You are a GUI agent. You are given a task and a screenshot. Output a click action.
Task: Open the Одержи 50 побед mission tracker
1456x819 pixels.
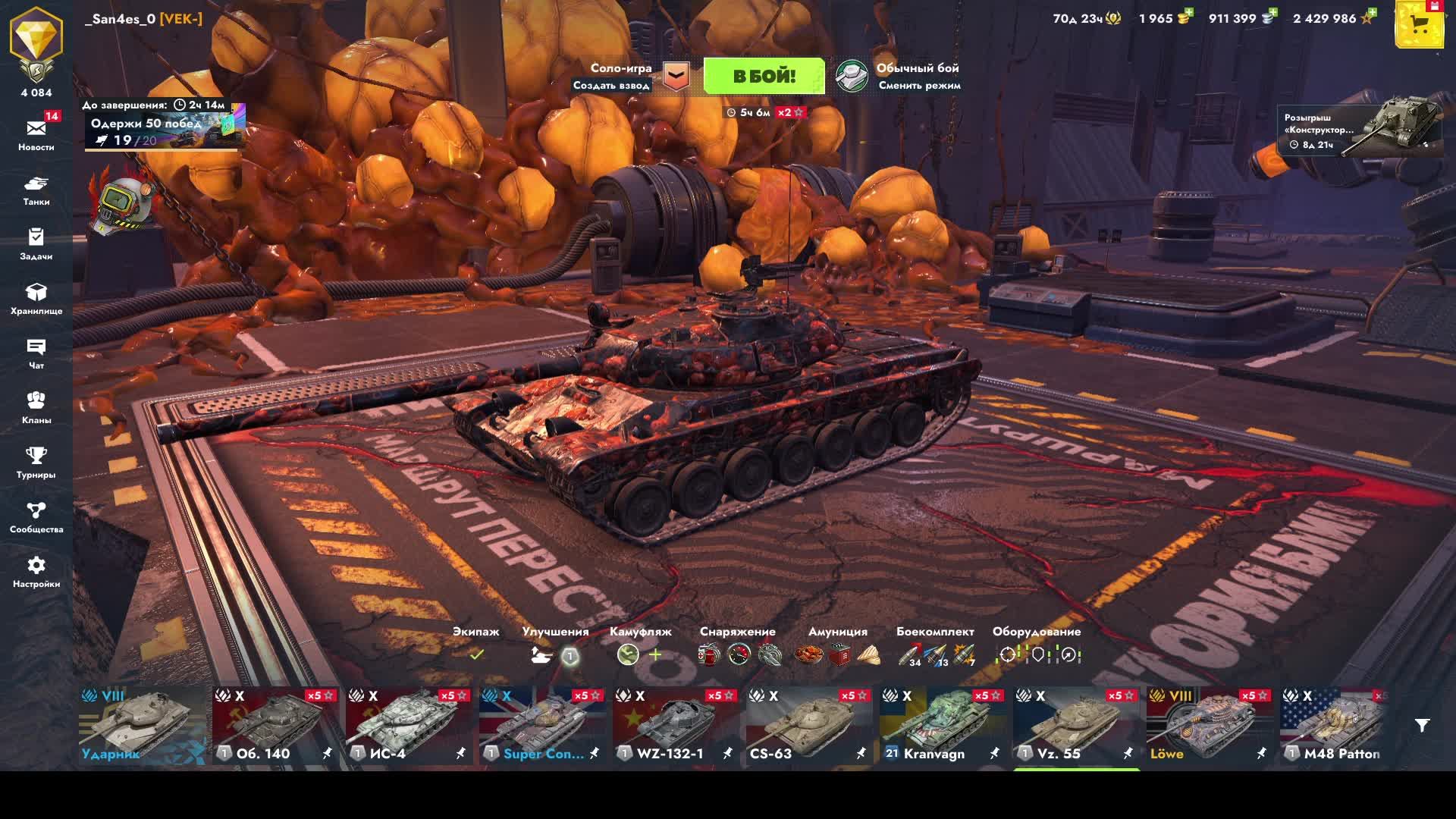click(x=164, y=129)
